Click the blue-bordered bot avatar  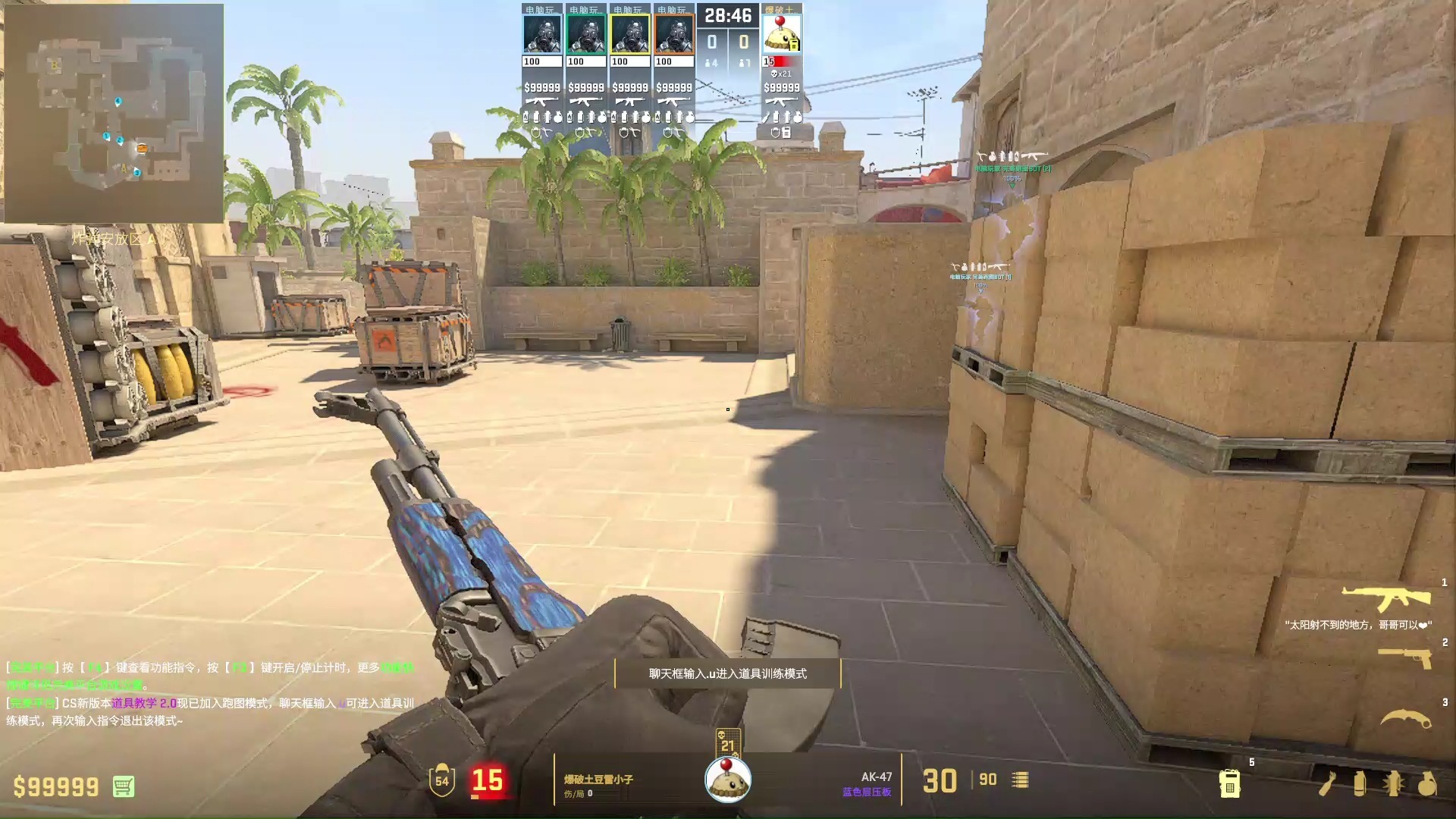pos(542,35)
